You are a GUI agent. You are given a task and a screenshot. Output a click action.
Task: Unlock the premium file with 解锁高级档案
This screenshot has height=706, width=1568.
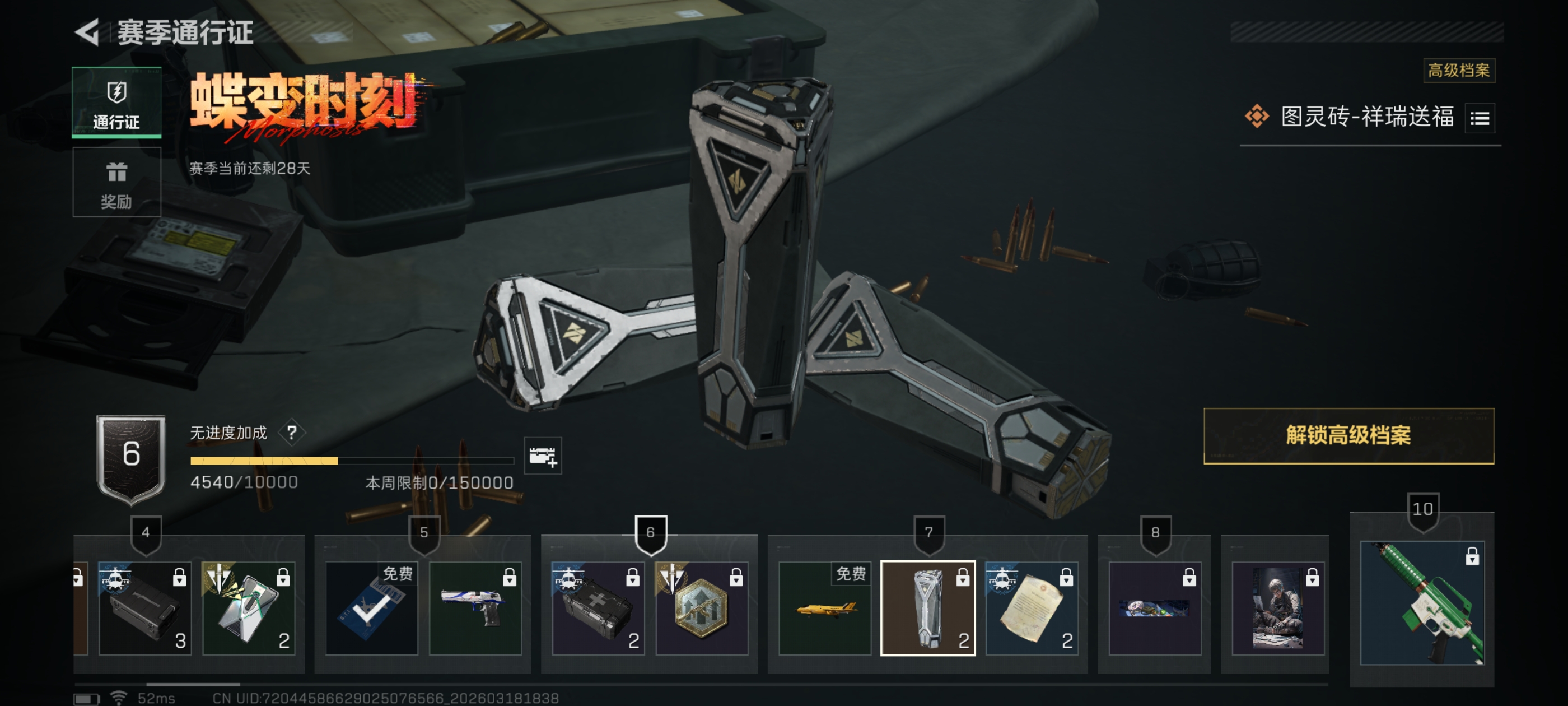pos(1348,435)
